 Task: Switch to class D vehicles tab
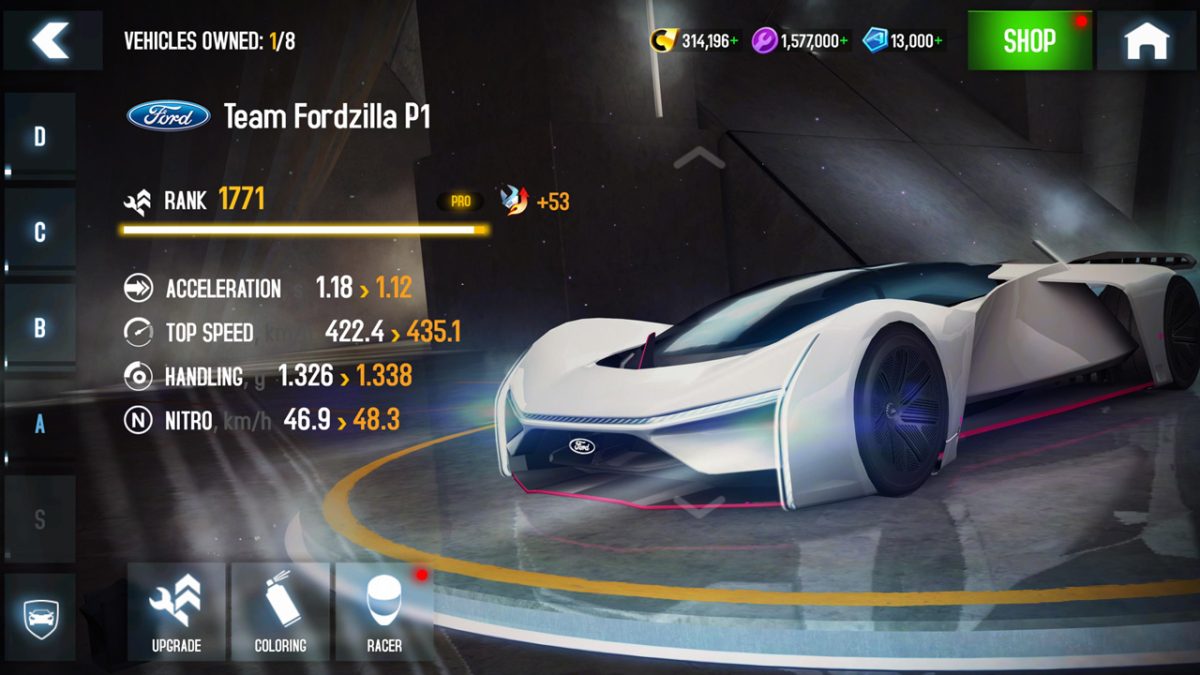point(40,137)
